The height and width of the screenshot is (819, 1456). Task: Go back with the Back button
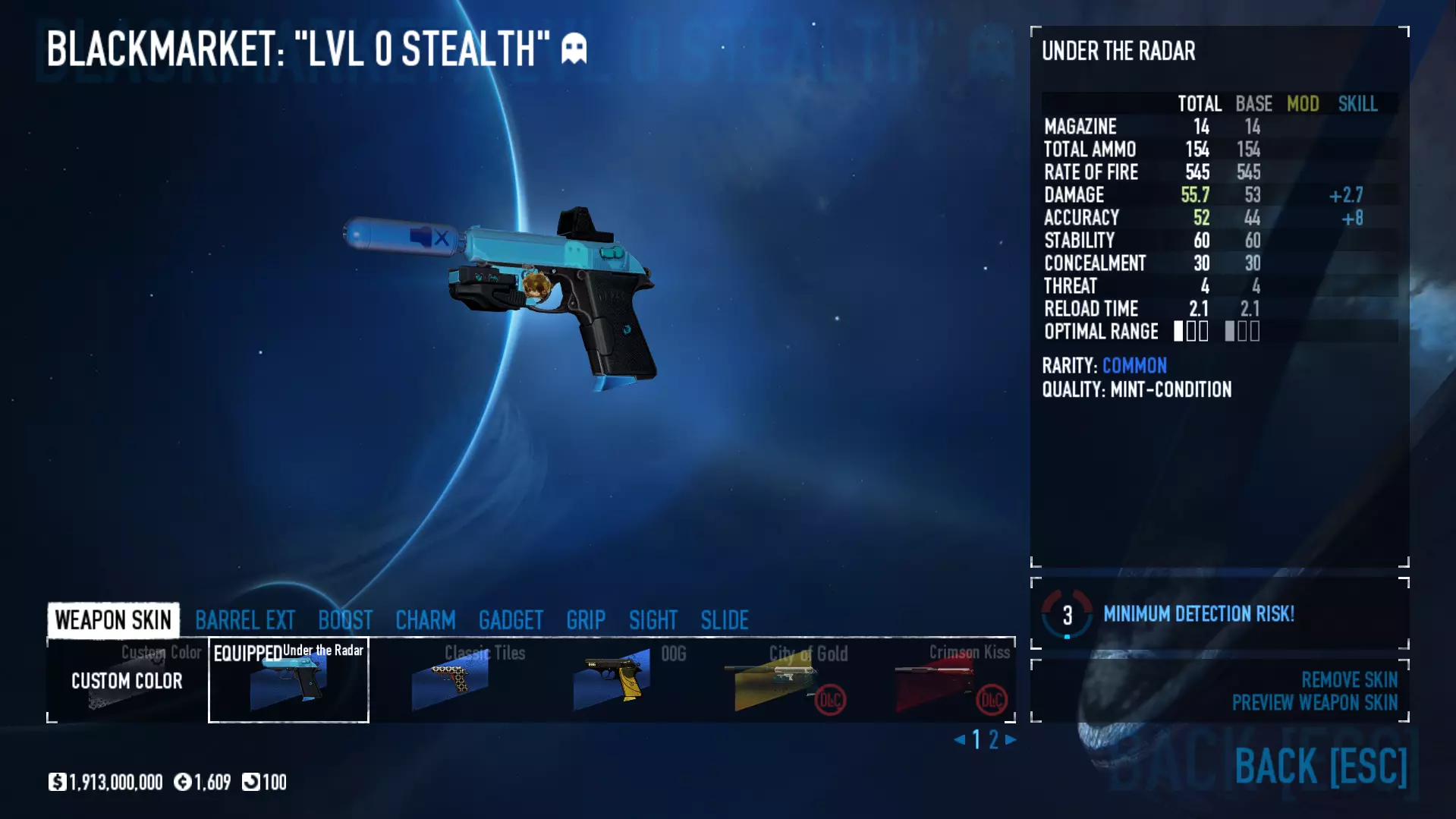[x=1320, y=766]
